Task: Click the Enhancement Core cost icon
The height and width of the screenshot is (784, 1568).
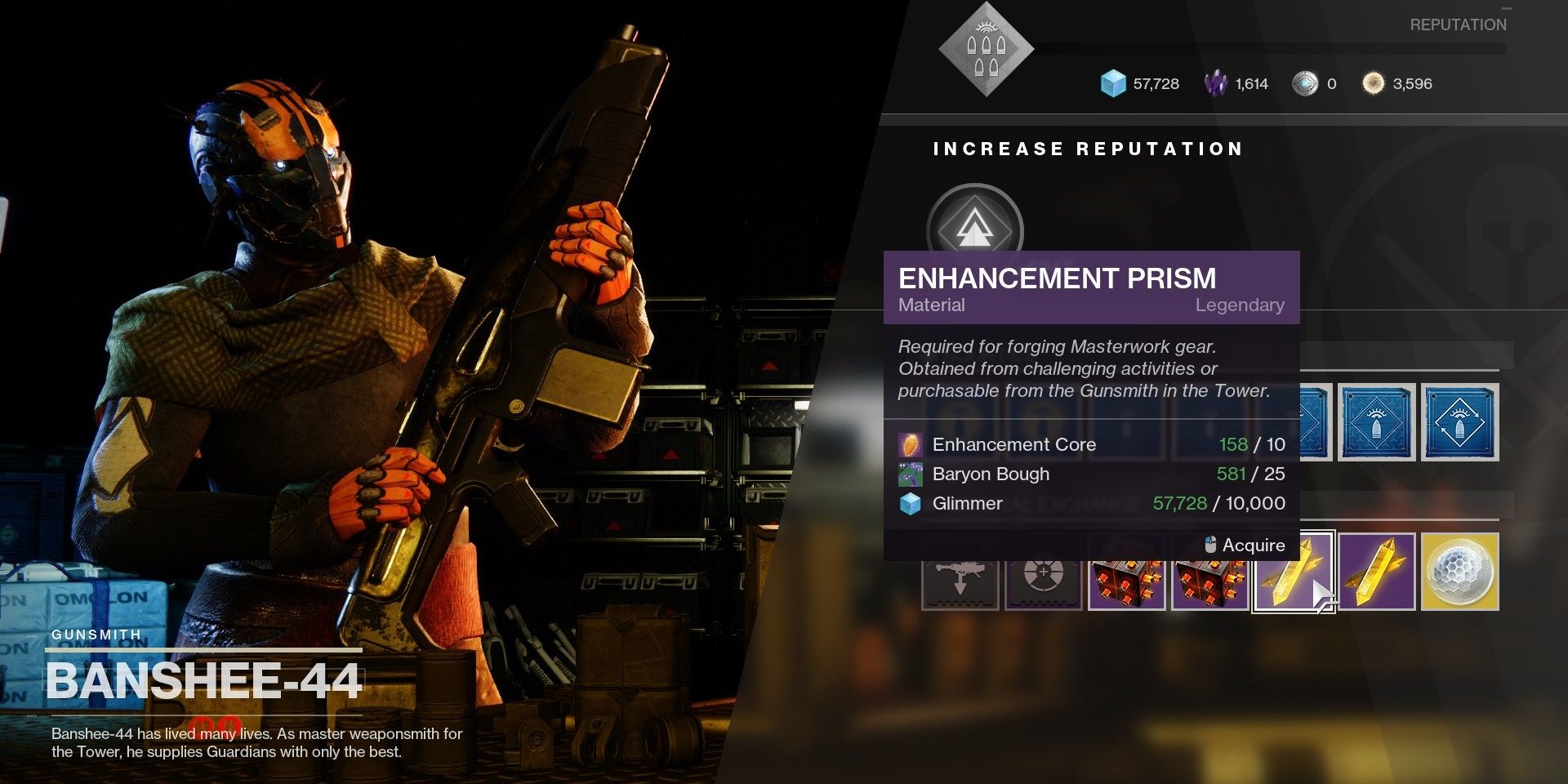Action: 909,444
